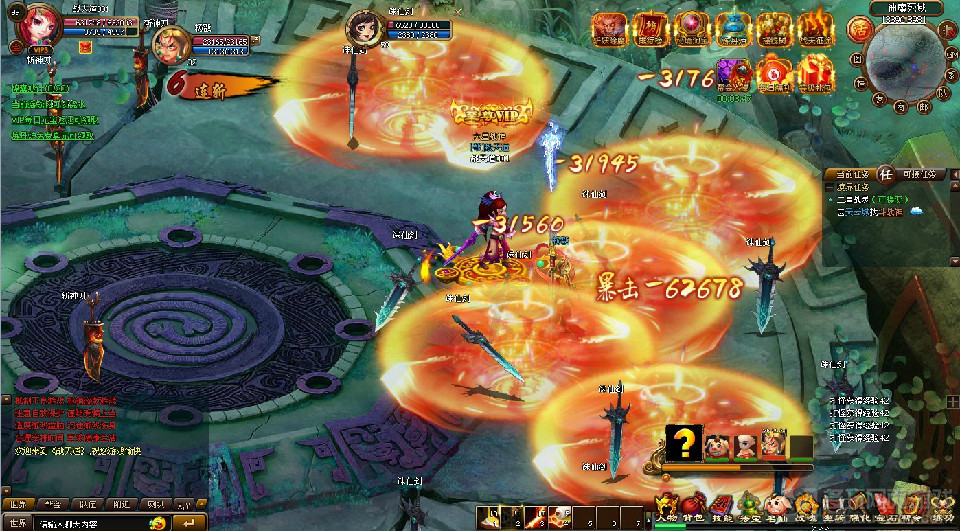Viewport: 960px width, 531px height.
Task: Select the pet portrait next to the player
Action: [x=171, y=45]
